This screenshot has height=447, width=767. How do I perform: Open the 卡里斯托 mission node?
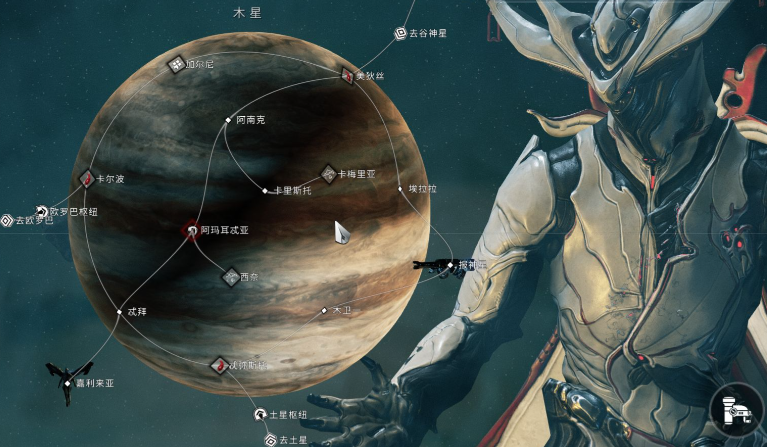coord(265,190)
